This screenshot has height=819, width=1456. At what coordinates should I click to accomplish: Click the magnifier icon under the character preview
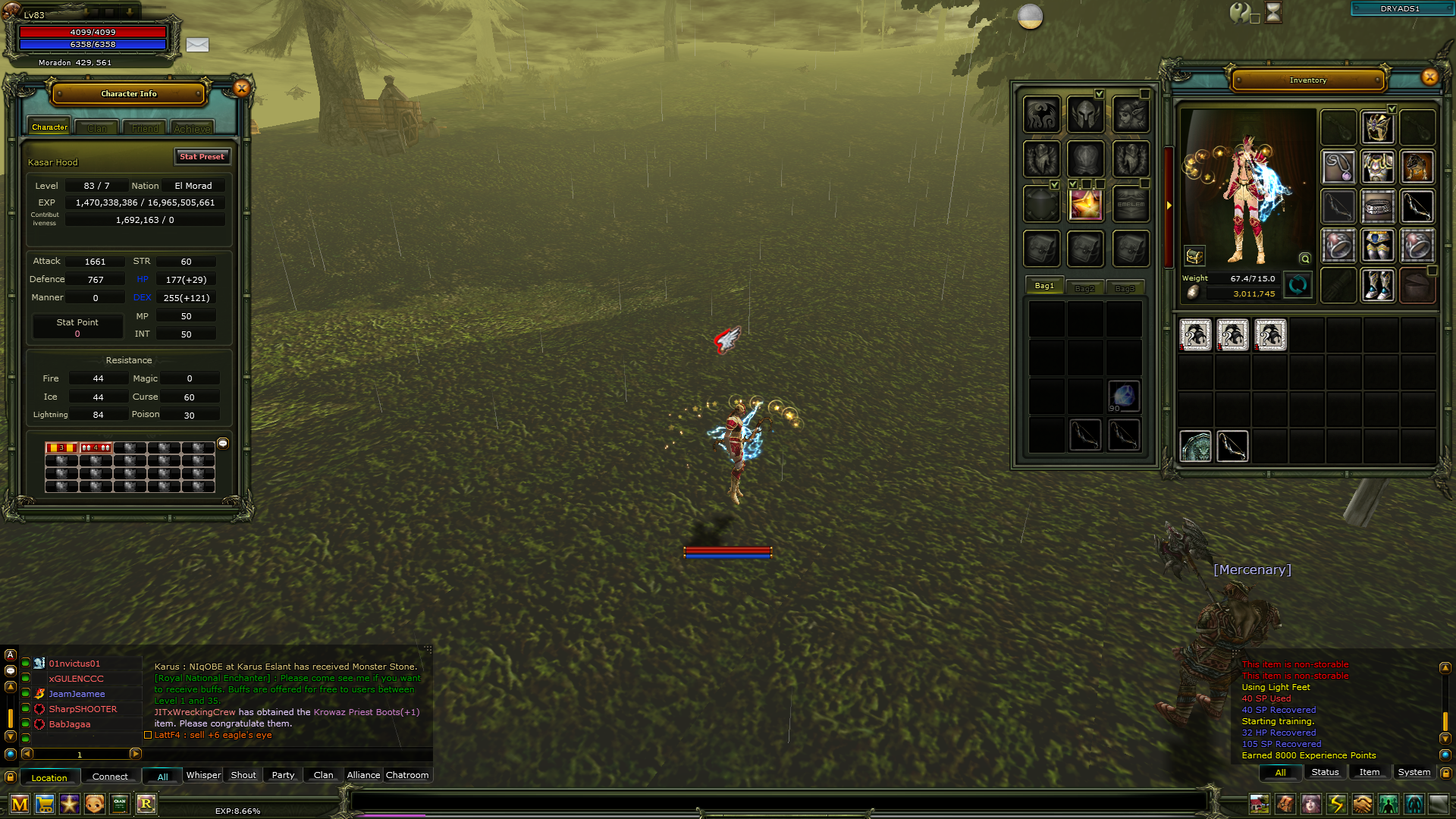pos(1304,259)
